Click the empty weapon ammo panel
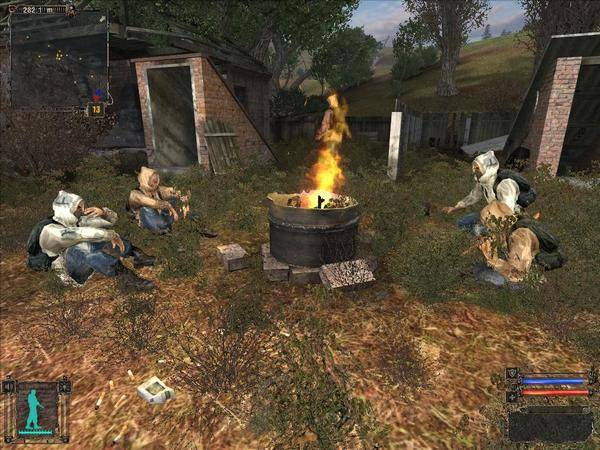The image size is (600, 450). click(548, 424)
